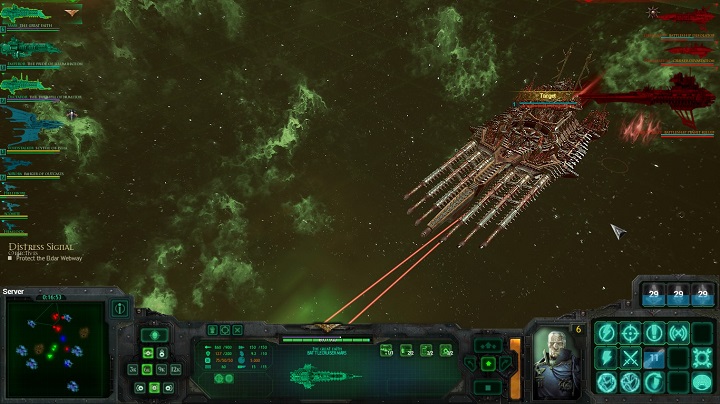
Task: Activate the broadcast signal ability
Action: (x=678, y=333)
